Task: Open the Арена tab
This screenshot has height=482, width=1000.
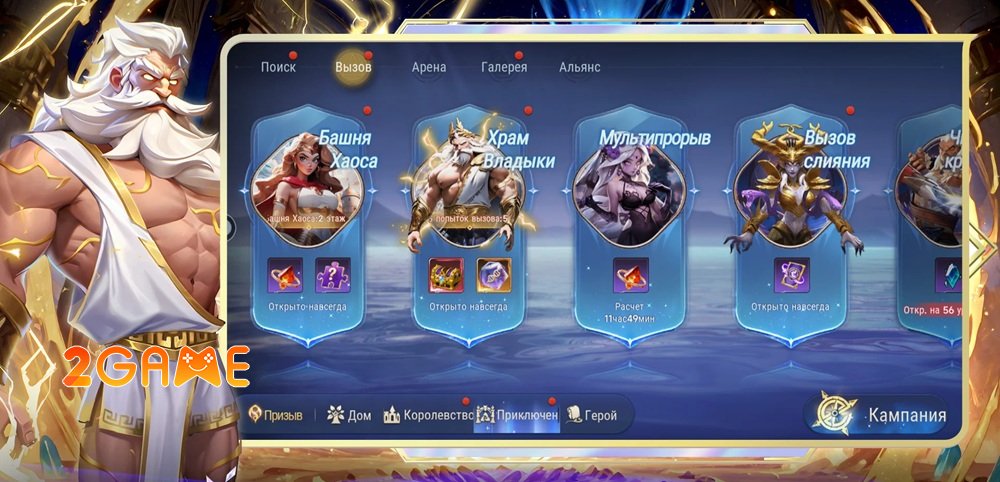Action: pos(429,67)
